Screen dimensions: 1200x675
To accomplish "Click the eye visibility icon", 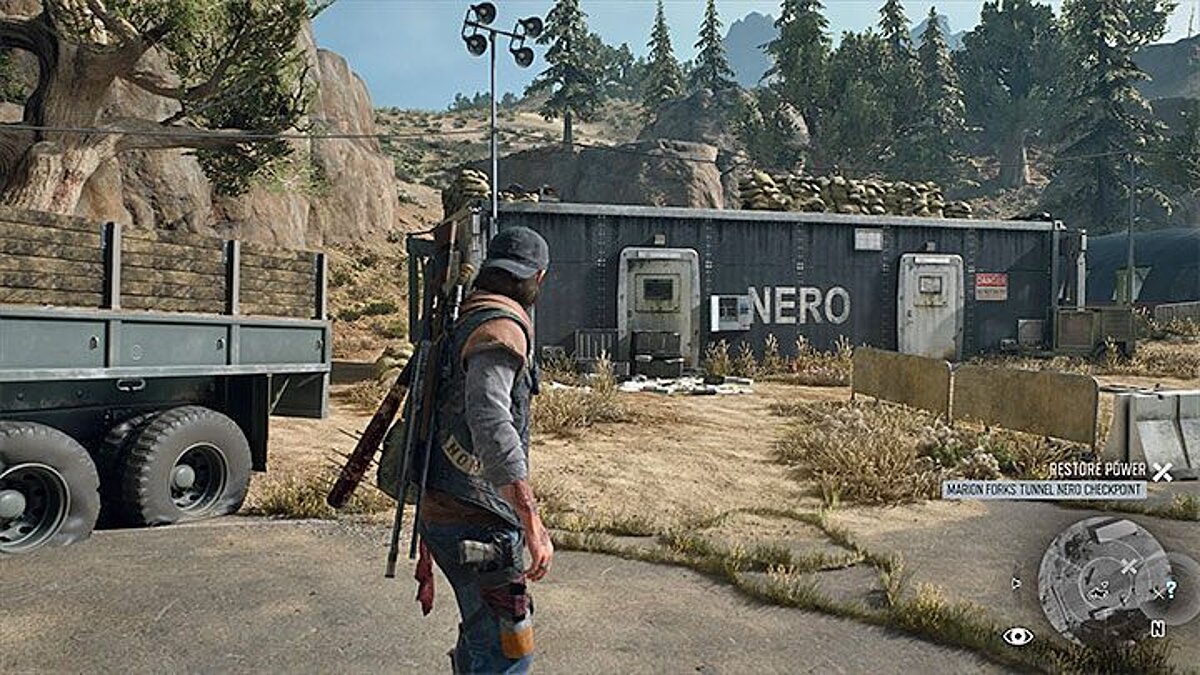I will 1017,635.
